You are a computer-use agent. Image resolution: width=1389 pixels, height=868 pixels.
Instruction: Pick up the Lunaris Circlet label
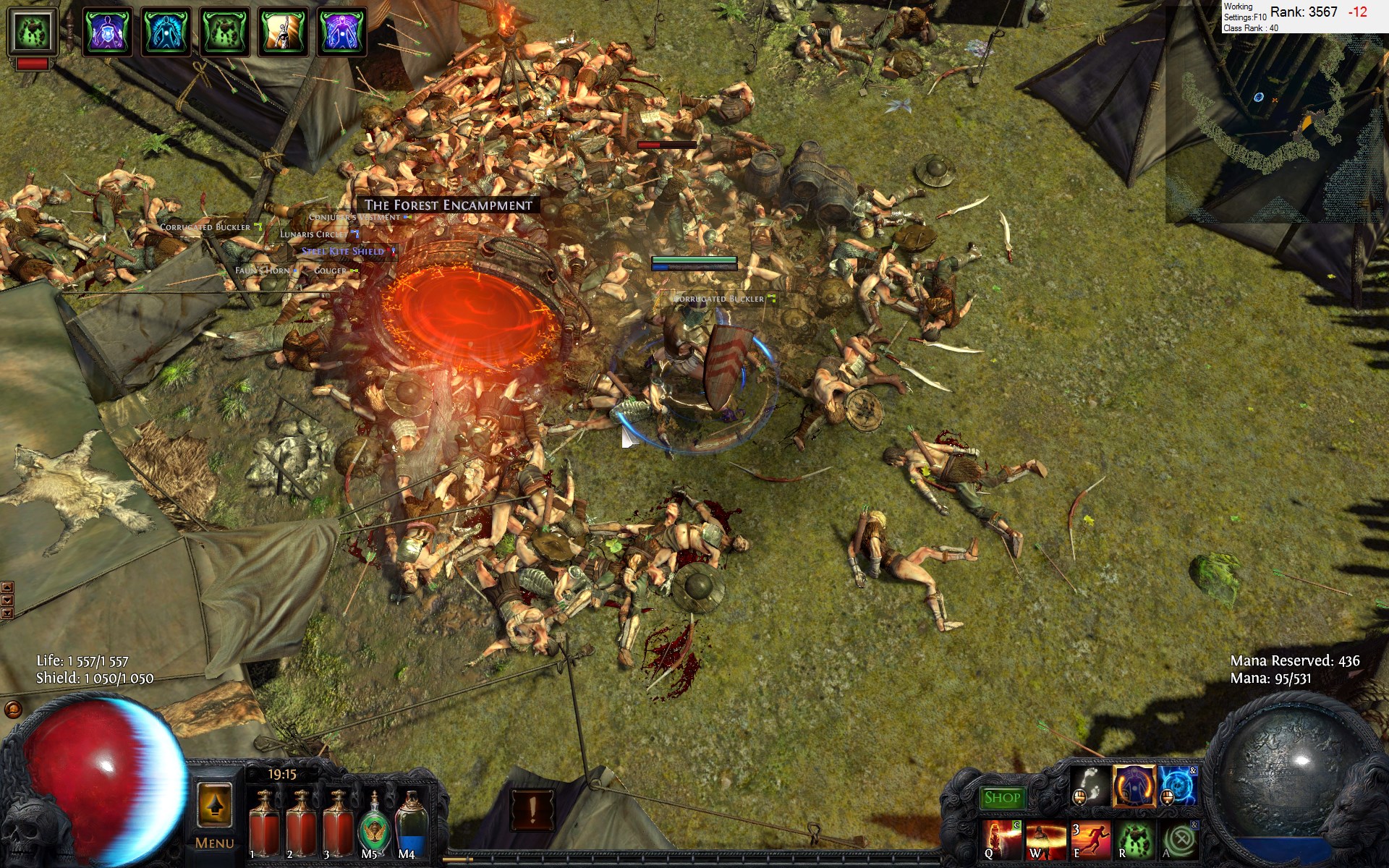coord(314,234)
